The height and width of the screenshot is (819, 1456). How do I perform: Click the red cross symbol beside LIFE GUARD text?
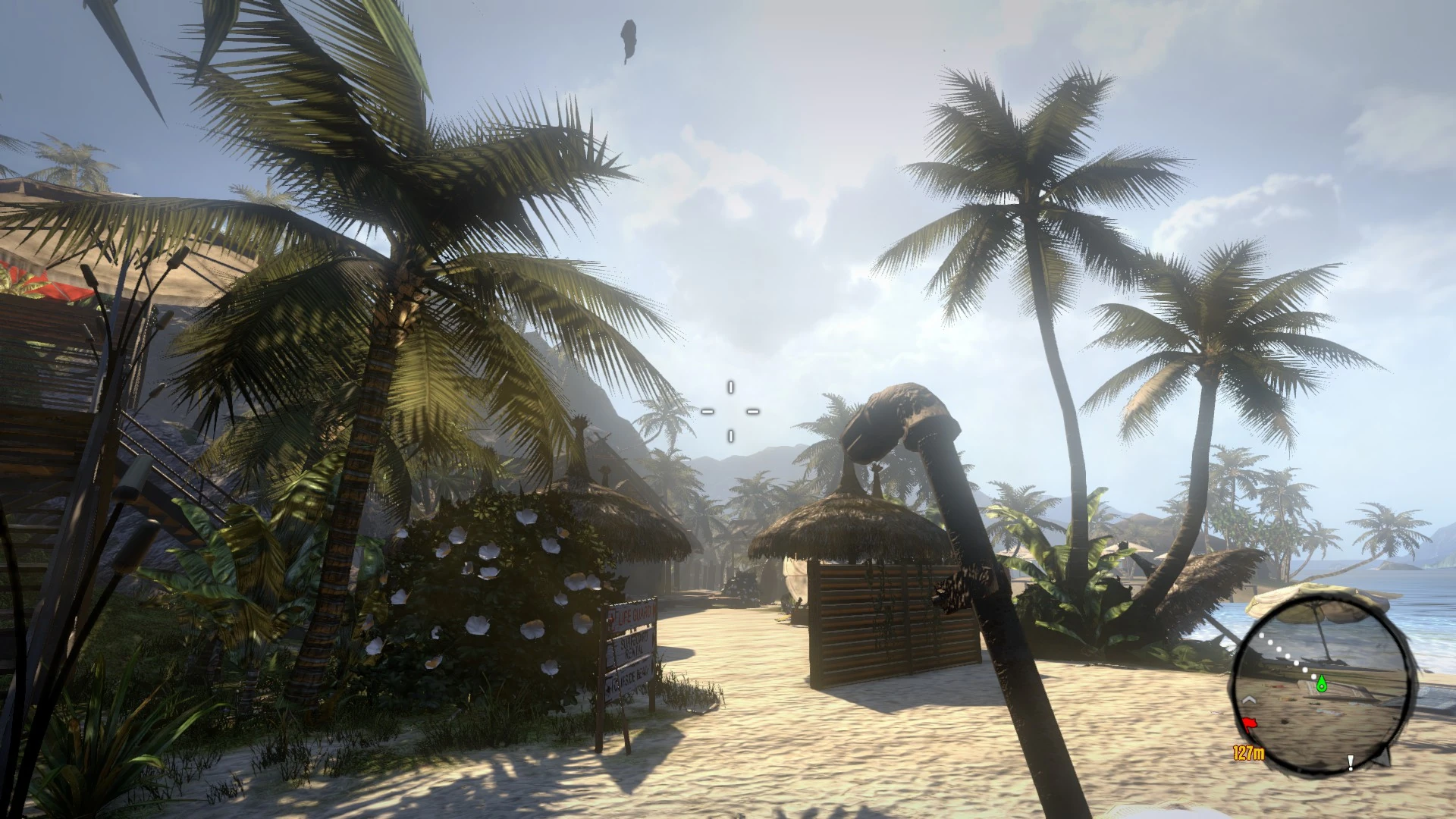[612, 617]
